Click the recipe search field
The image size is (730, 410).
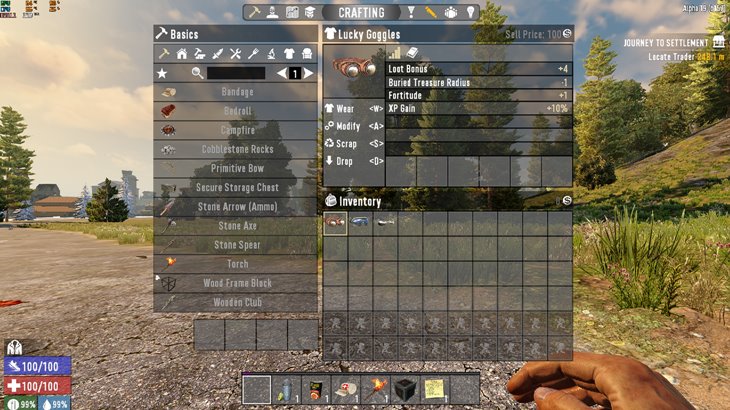coord(236,73)
